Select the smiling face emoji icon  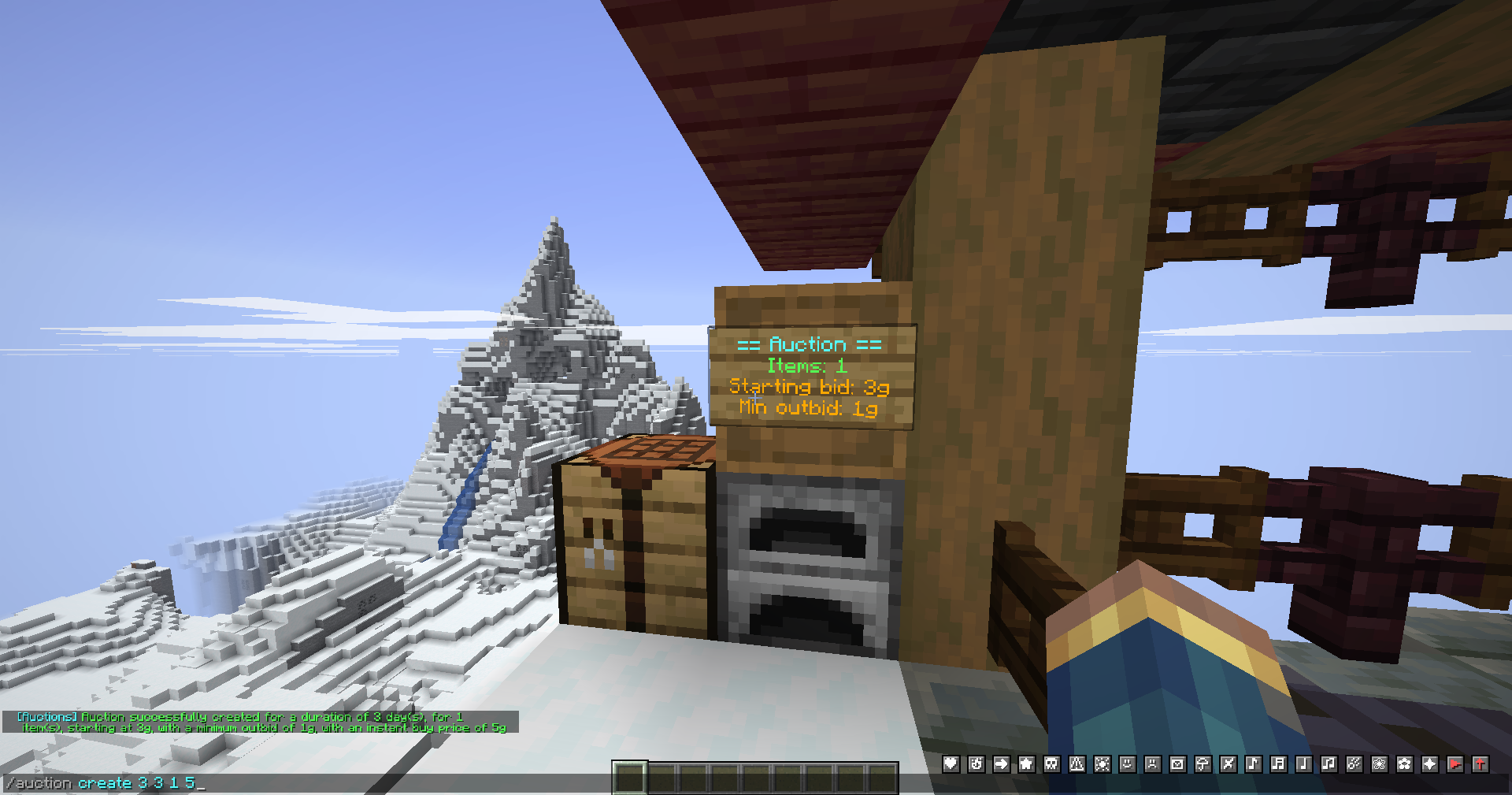click(1126, 764)
